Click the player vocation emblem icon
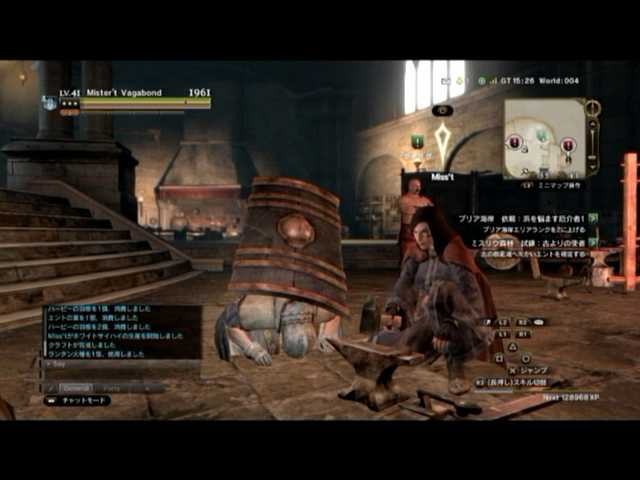Image resolution: width=640 pixels, height=480 pixels. (x=49, y=101)
